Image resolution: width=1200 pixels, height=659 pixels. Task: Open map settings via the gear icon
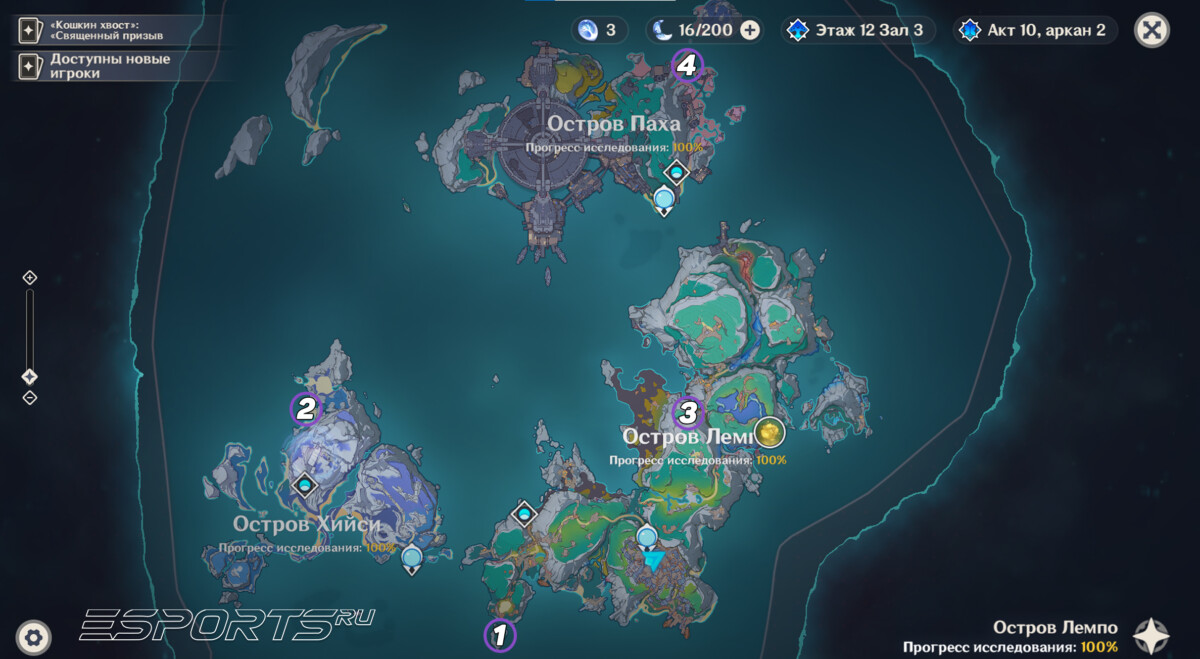click(34, 636)
